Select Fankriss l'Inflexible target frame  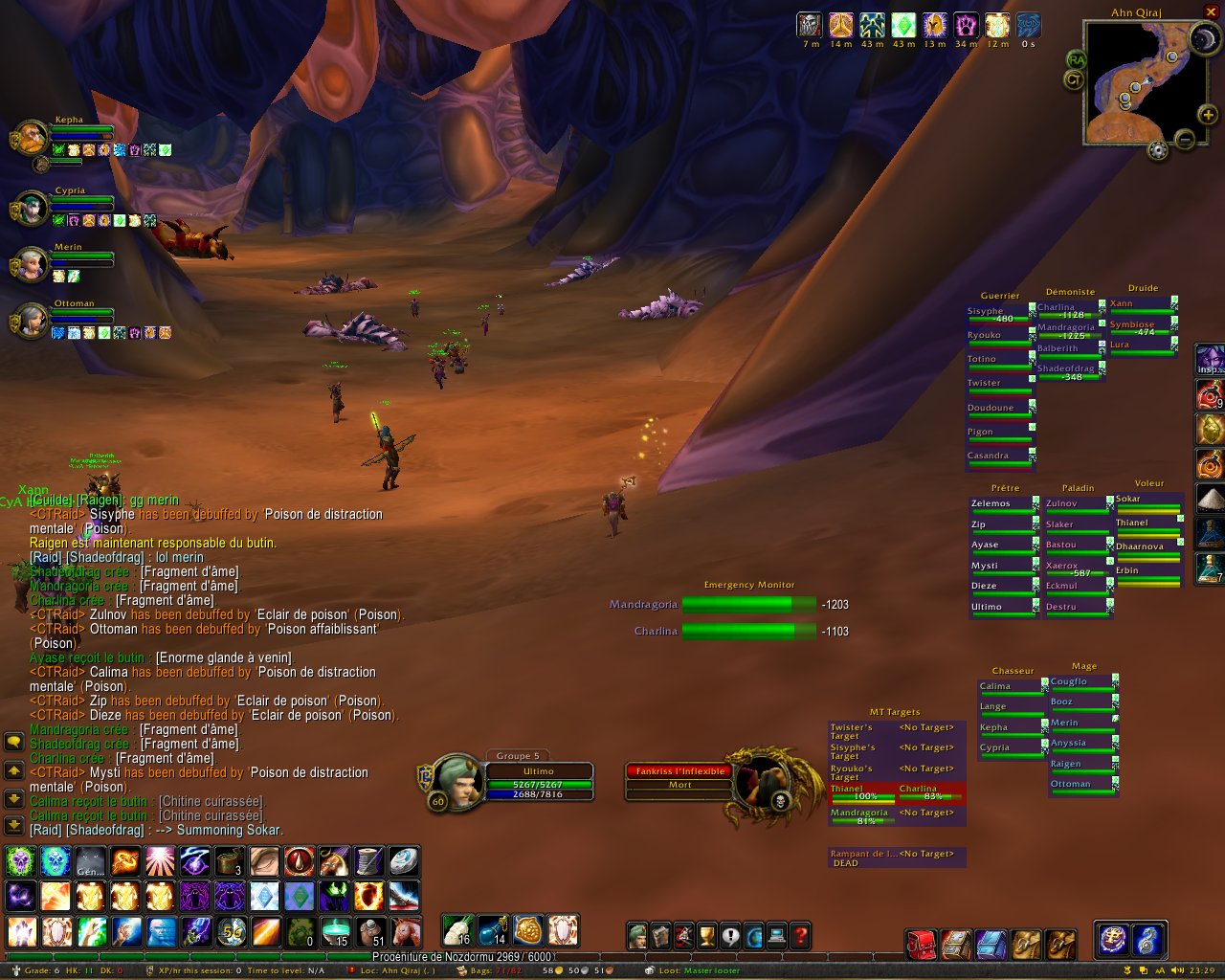click(x=679, y=771)
